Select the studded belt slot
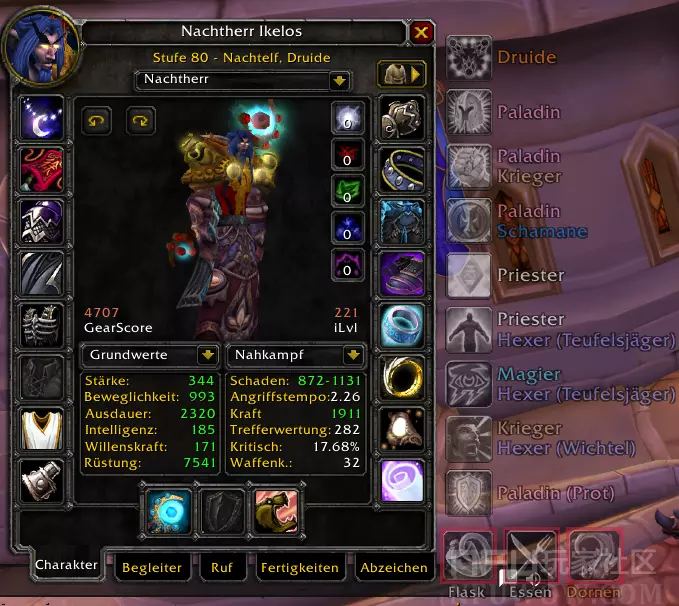The image size is (679, 606). coord(402,170)
